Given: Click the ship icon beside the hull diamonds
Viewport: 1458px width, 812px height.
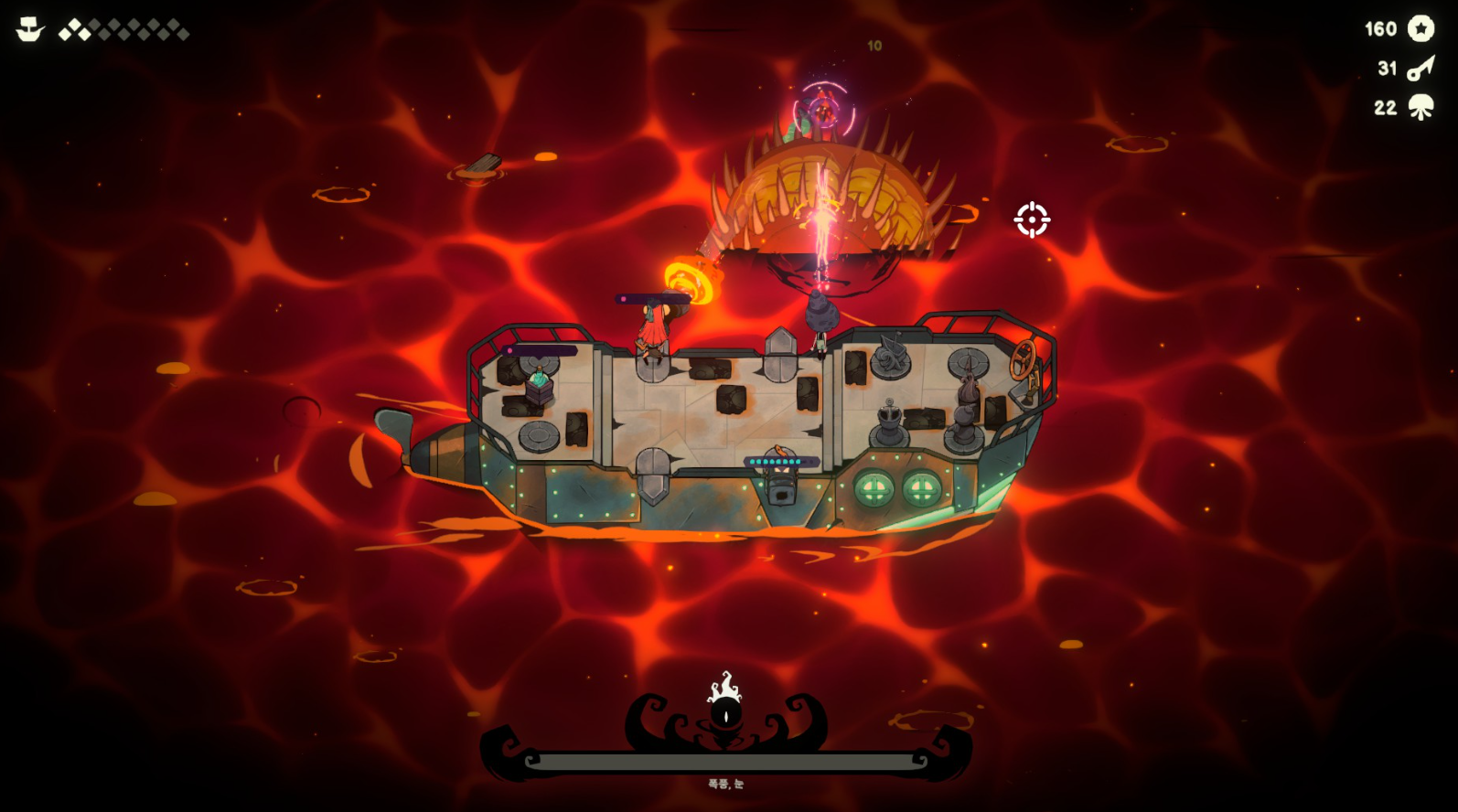Looking at the screenshot, I should pyautogui.click(x=30, y=30).
